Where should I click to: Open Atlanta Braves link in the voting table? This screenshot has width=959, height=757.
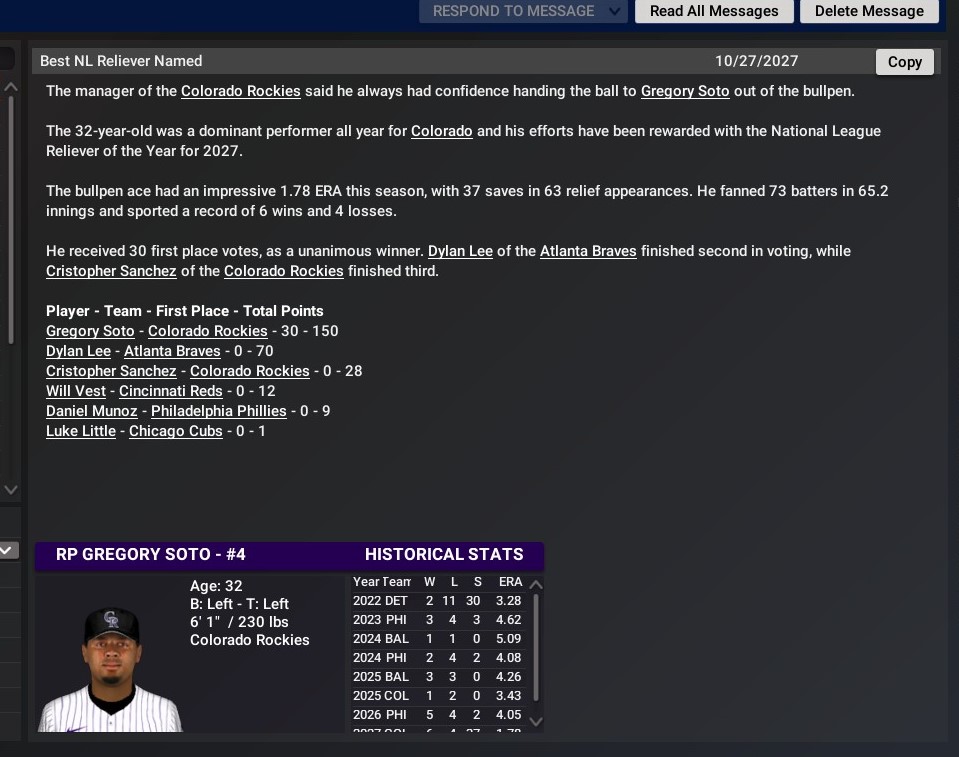(x=172, y=351)
